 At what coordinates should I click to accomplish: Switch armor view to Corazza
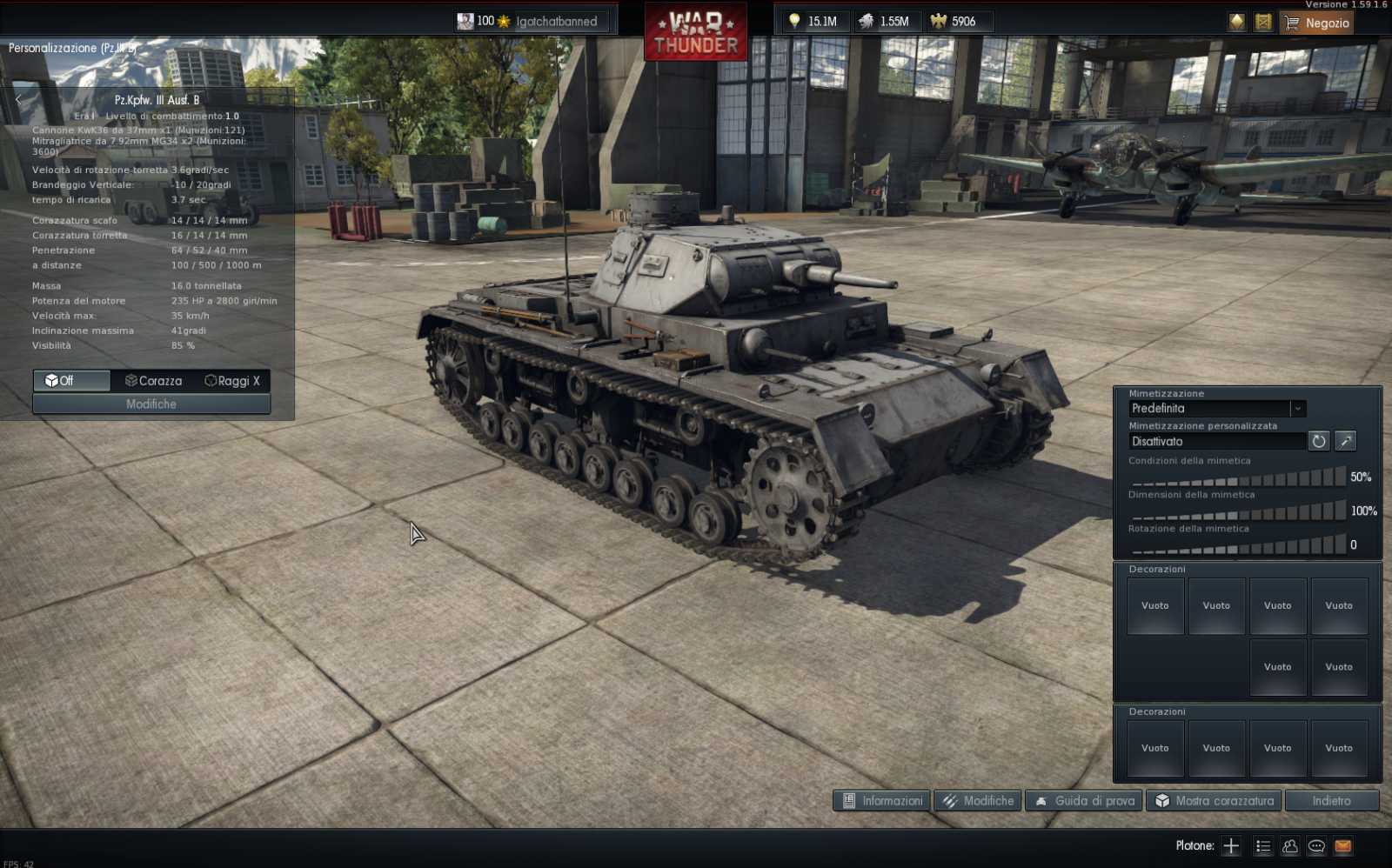pyautogui.click(x=152, y=380)
